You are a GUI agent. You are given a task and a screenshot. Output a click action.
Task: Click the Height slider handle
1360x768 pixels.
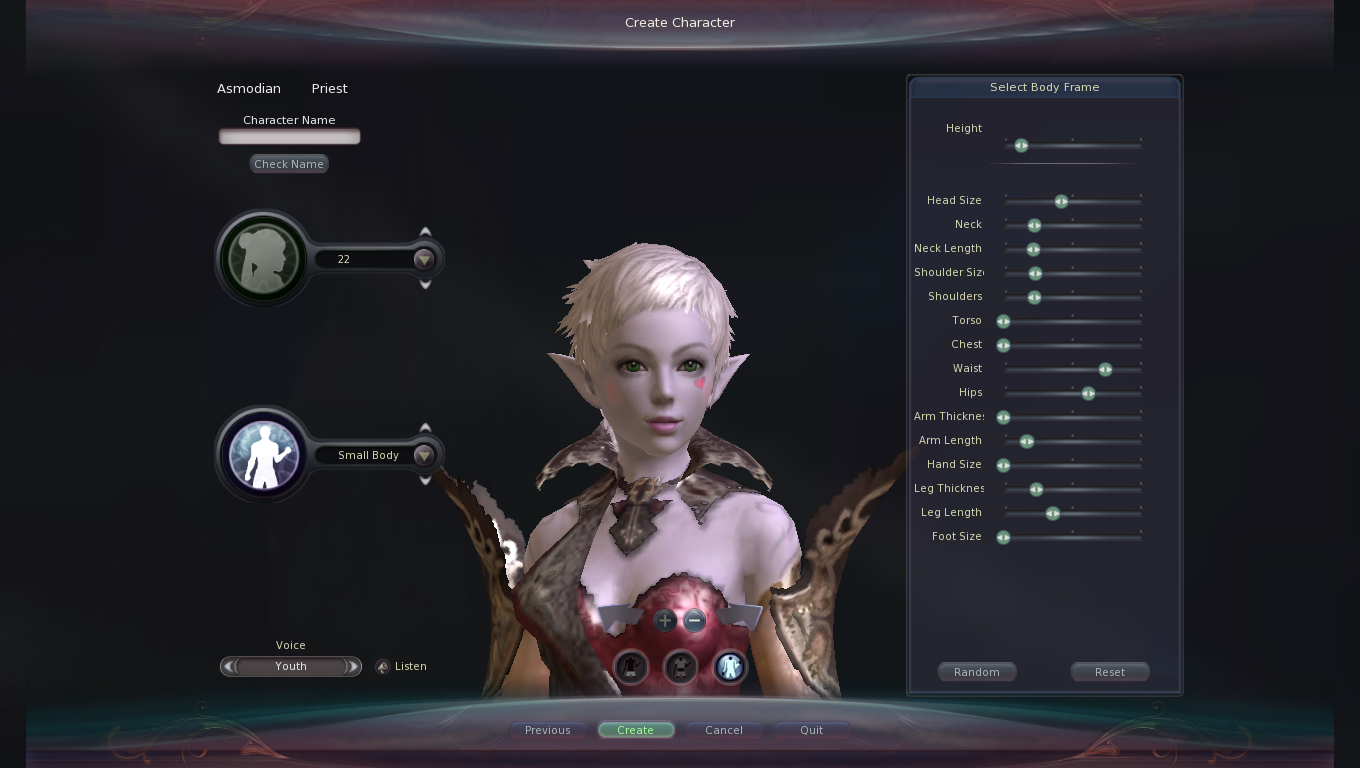1021,146
